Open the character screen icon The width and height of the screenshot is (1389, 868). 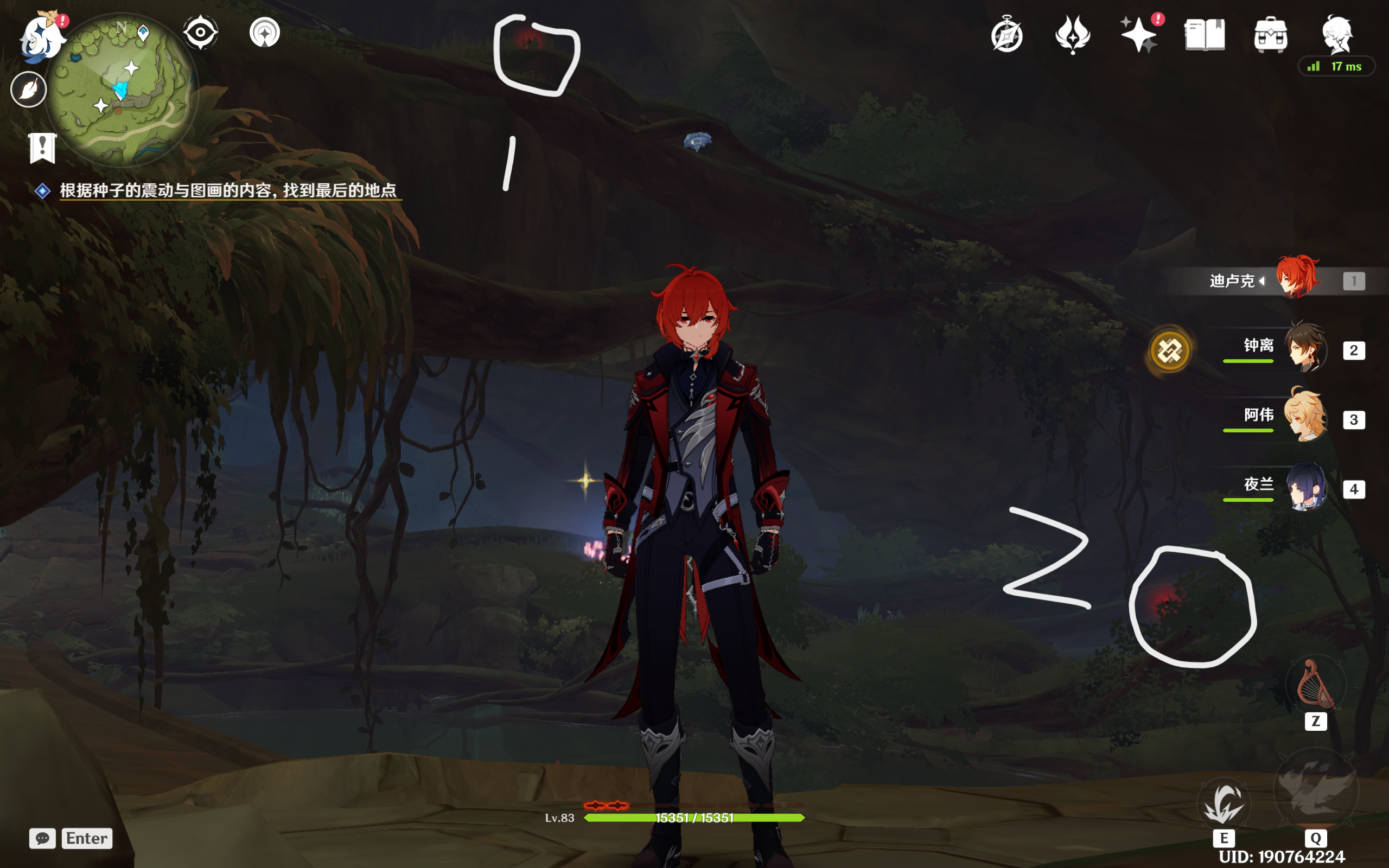[x=1337, y=34]
